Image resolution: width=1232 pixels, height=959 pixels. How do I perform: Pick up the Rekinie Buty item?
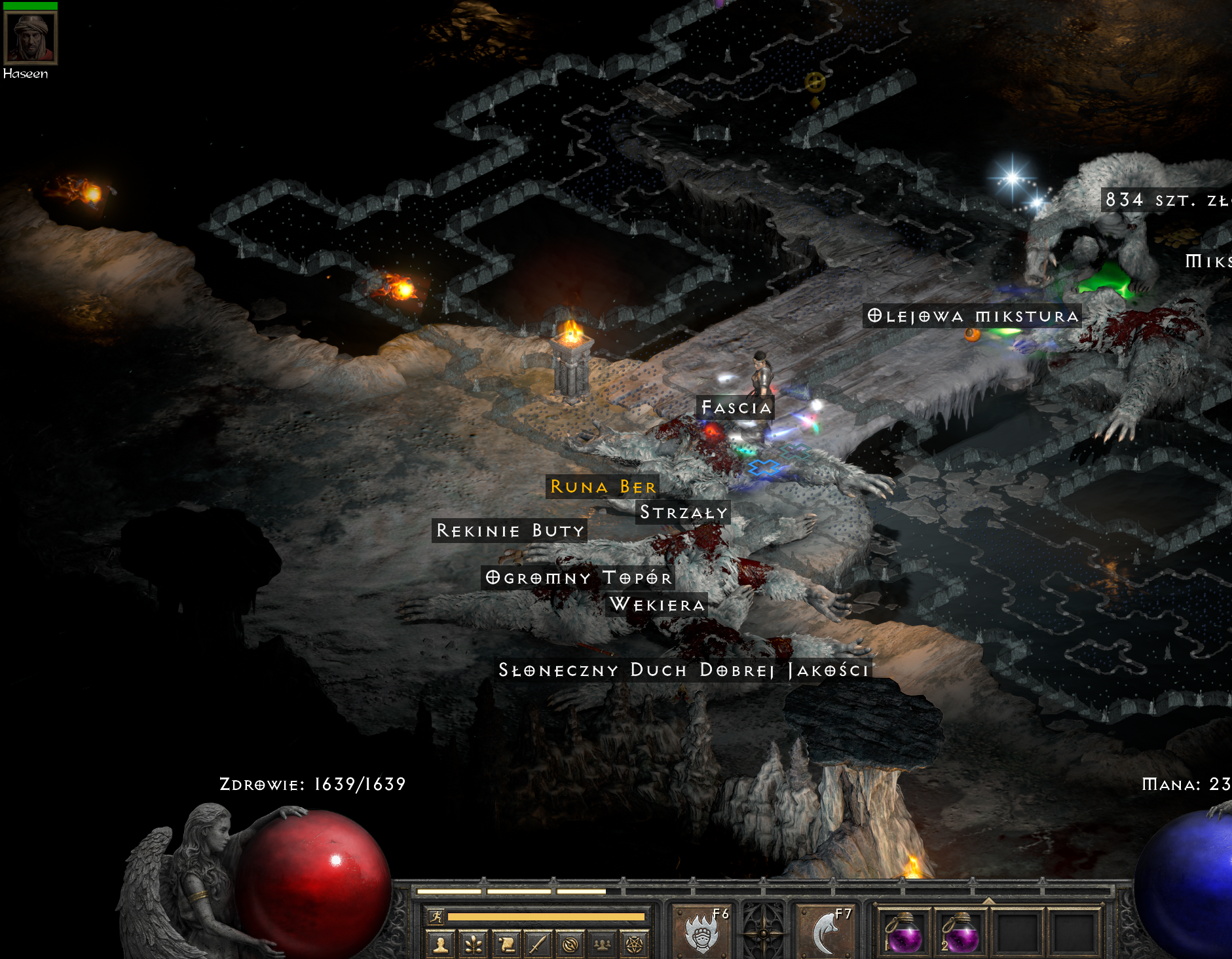(x=510, y=531)
